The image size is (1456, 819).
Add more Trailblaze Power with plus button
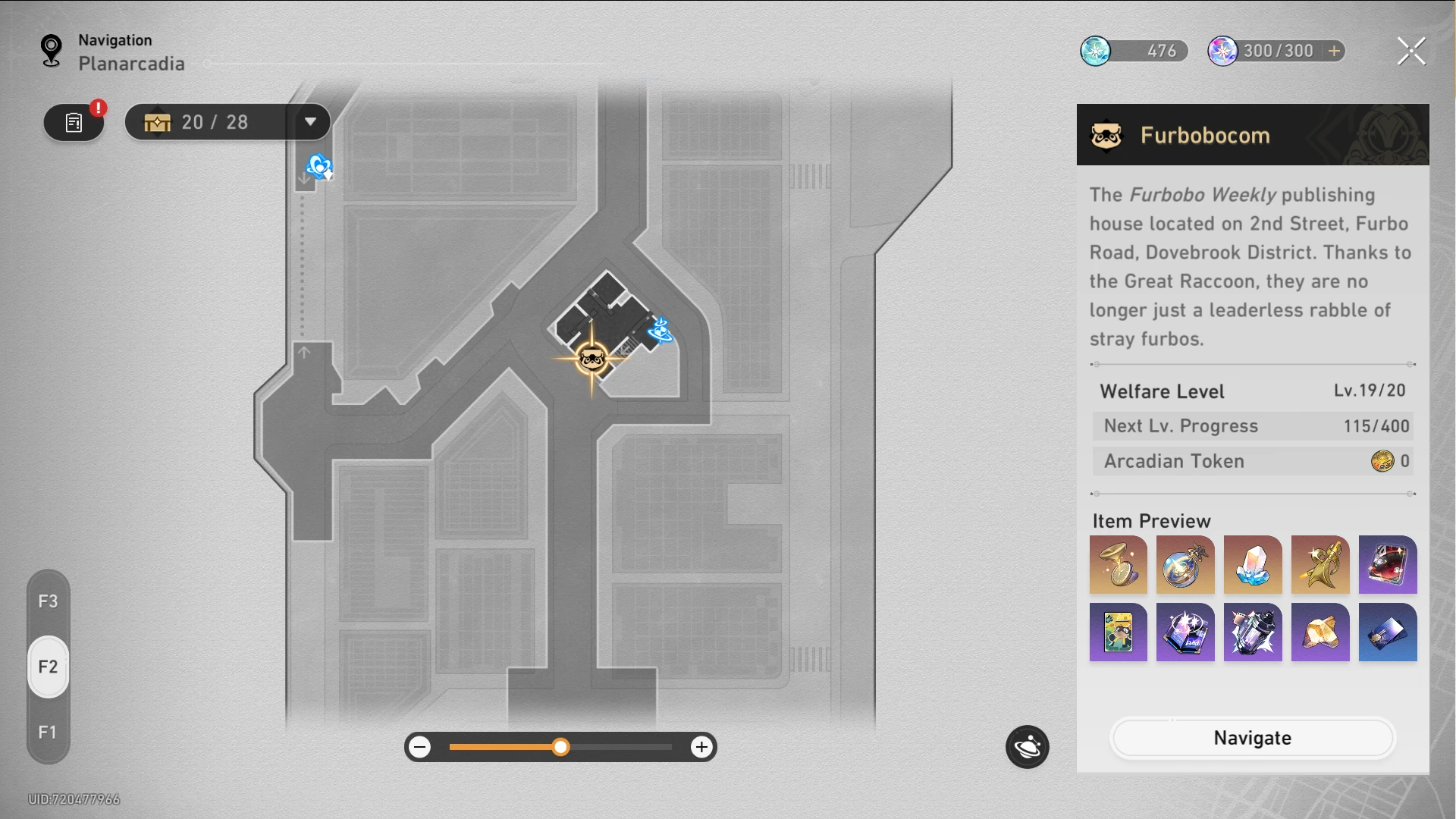click(1334, 51)
